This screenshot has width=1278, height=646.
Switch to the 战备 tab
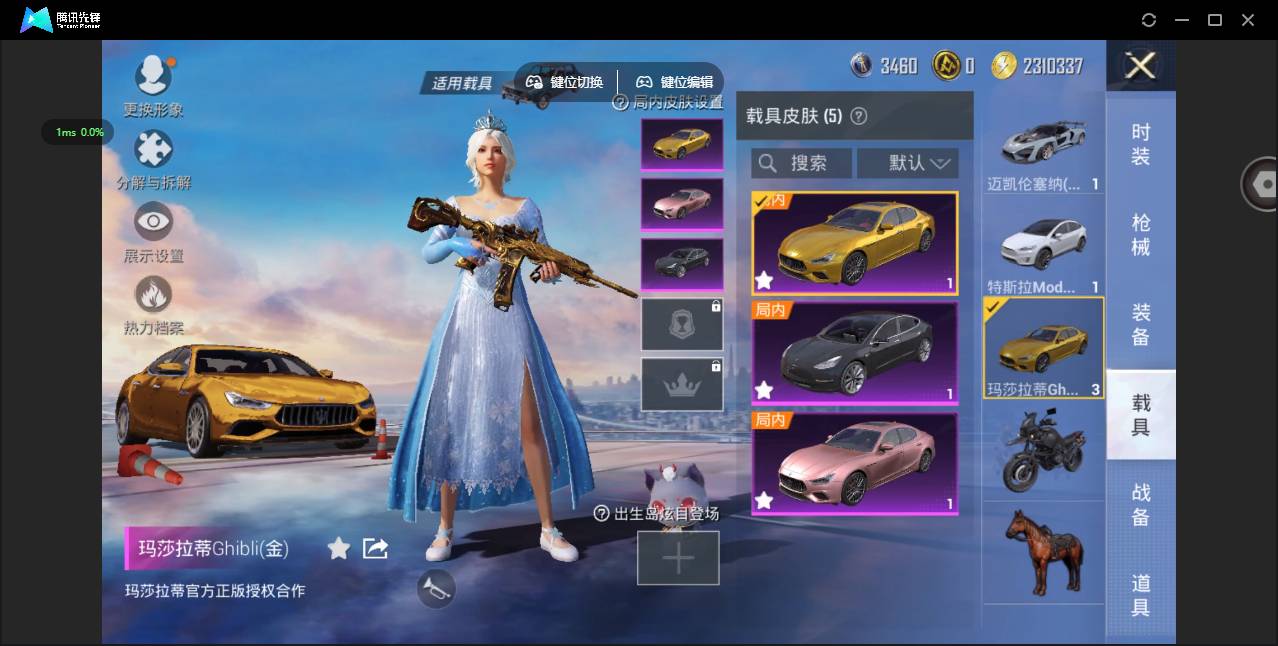tap(1141, 504)
